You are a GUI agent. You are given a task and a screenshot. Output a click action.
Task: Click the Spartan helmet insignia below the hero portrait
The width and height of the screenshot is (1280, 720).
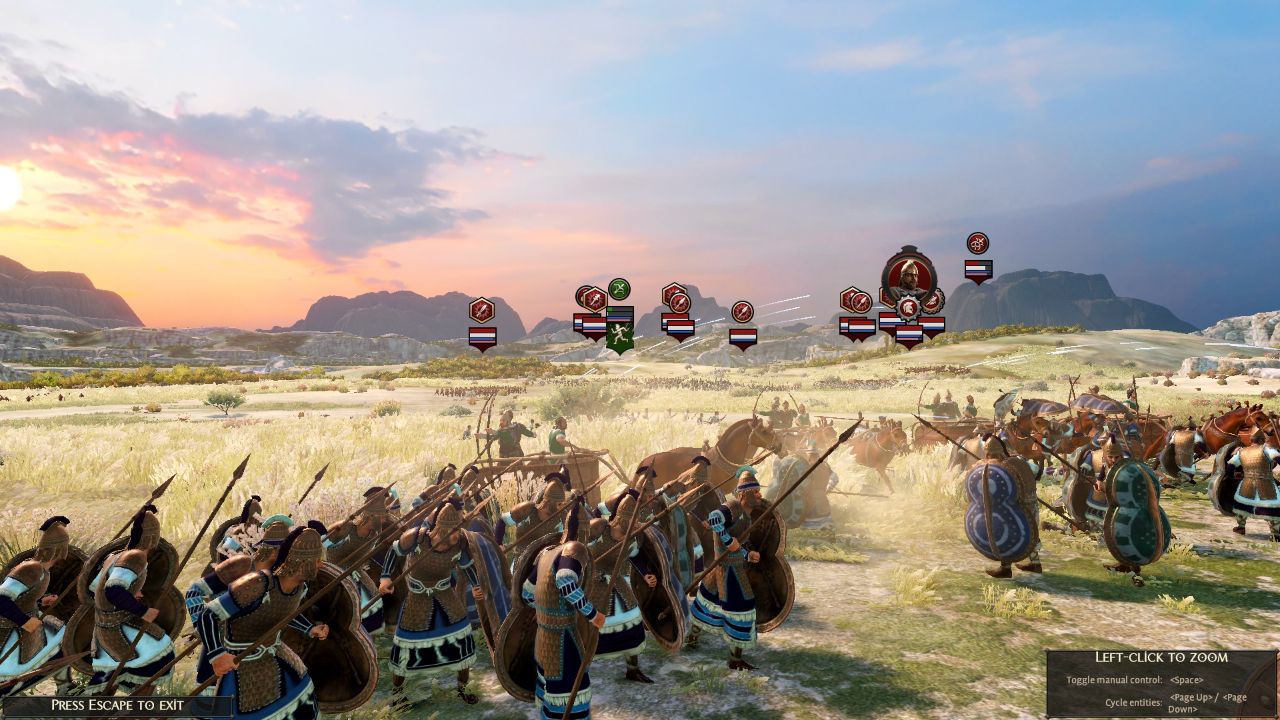909,309
